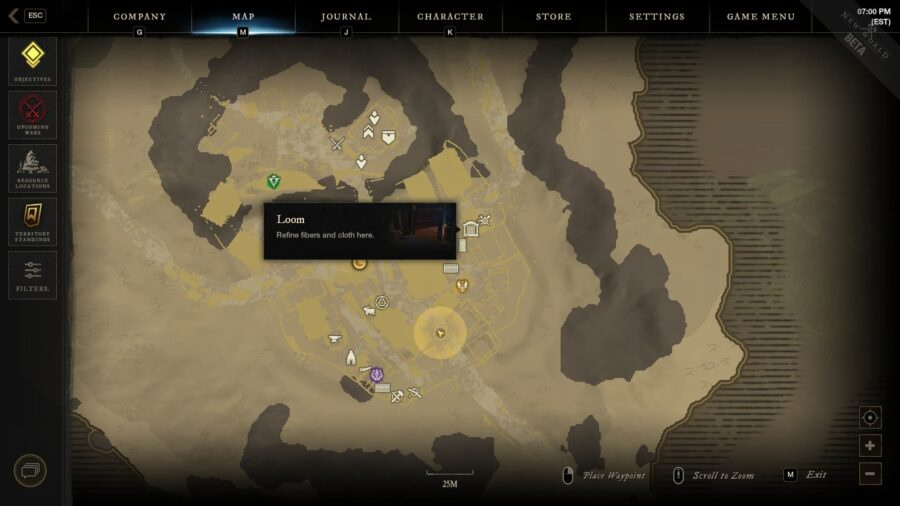
Task: Switch to the Journal tab
Action: 346,17
